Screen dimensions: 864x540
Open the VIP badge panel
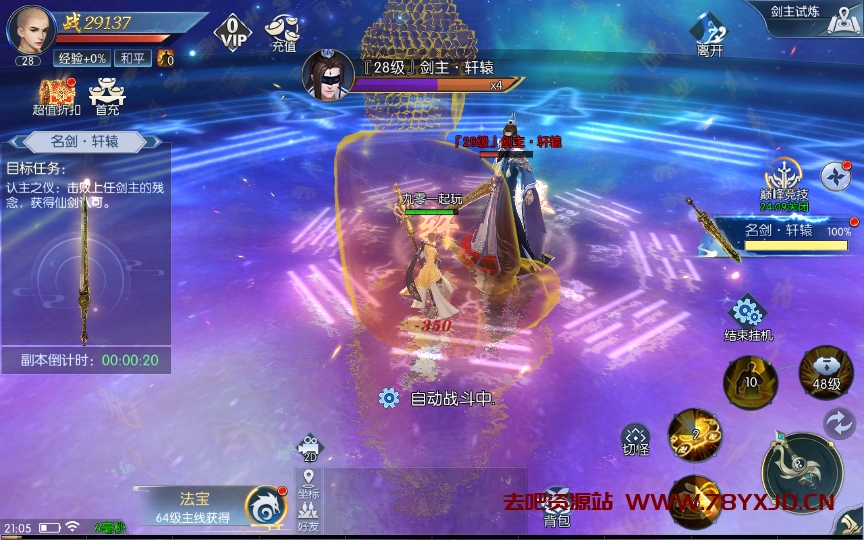coord(232,31)
